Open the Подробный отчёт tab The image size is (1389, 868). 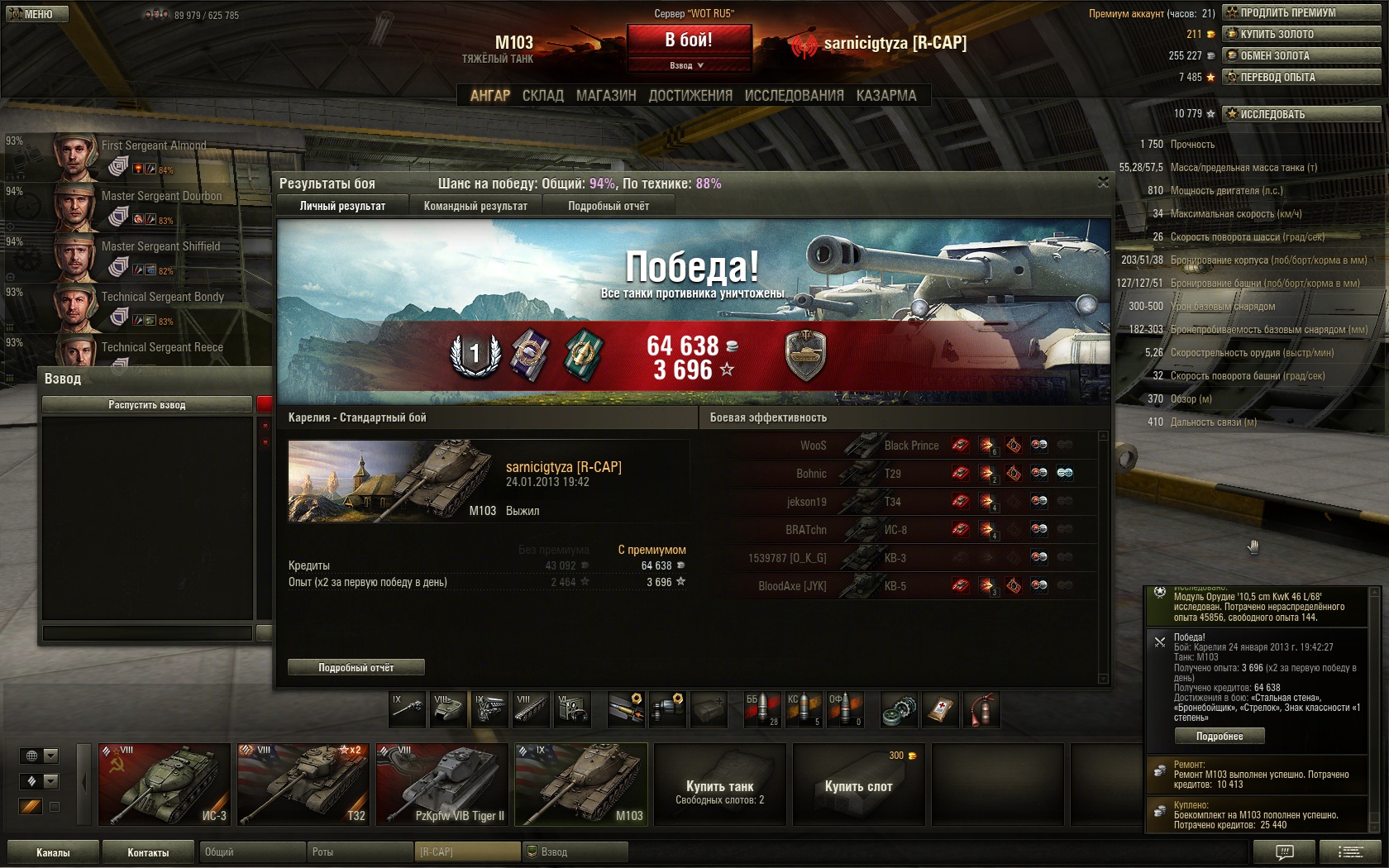(609, 206)
